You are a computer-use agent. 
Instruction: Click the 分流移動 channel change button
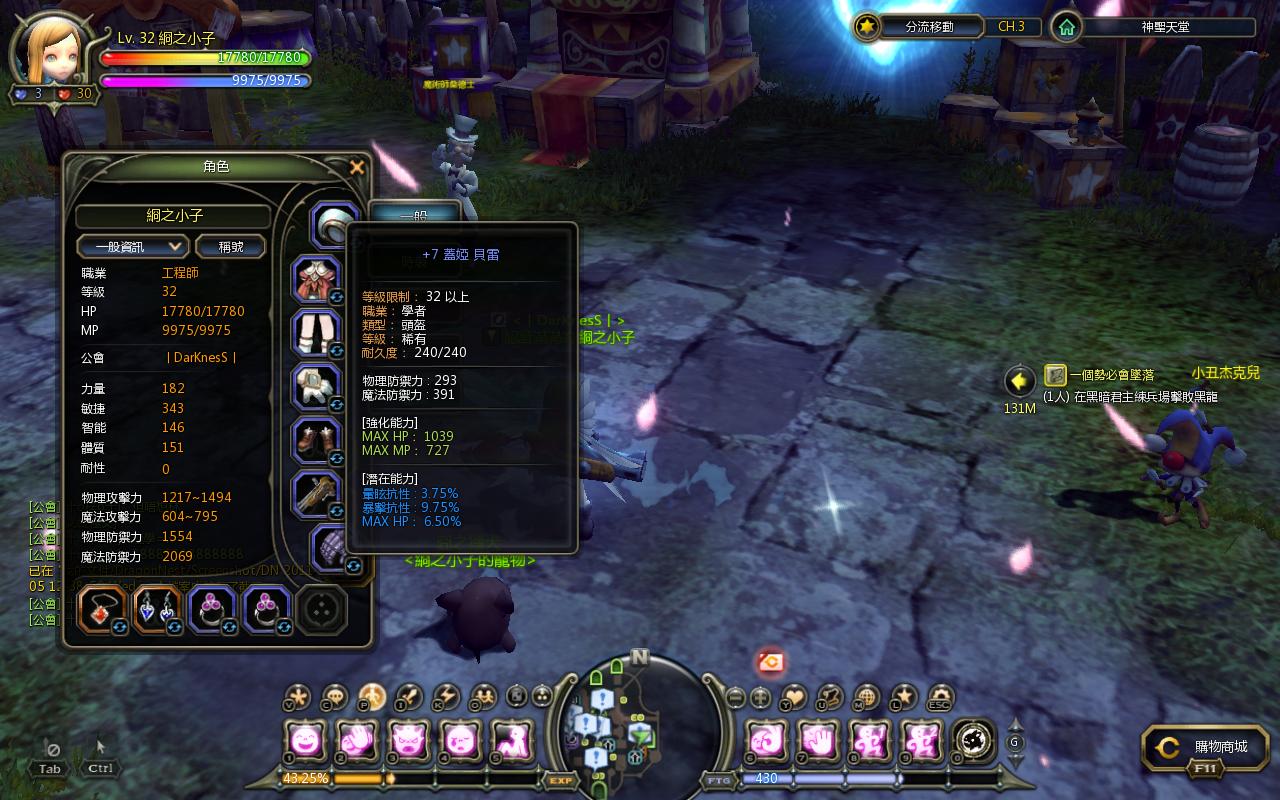[918, 27]
